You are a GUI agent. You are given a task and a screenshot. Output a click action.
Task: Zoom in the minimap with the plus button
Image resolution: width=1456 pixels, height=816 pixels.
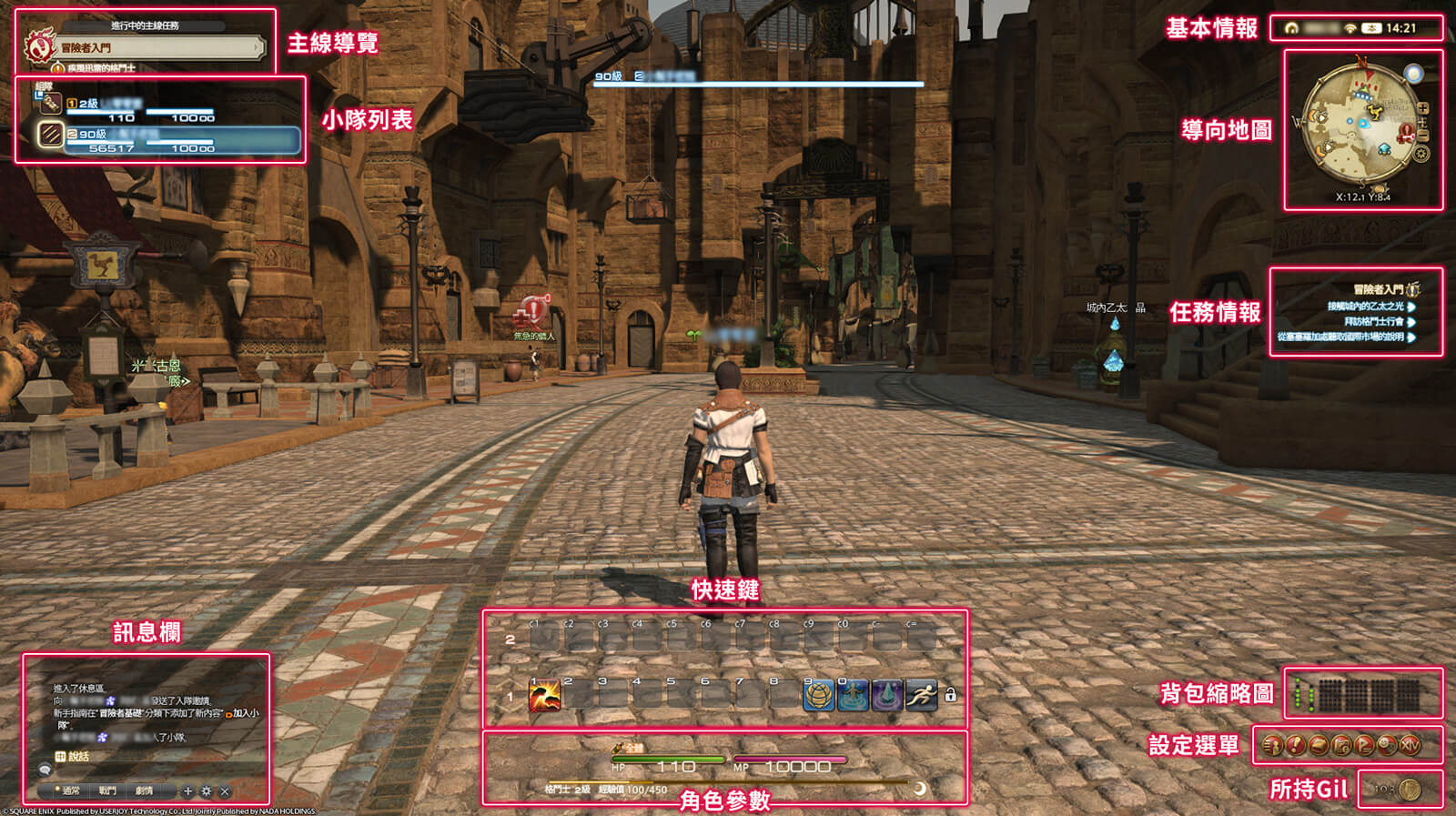(1423, 108)
